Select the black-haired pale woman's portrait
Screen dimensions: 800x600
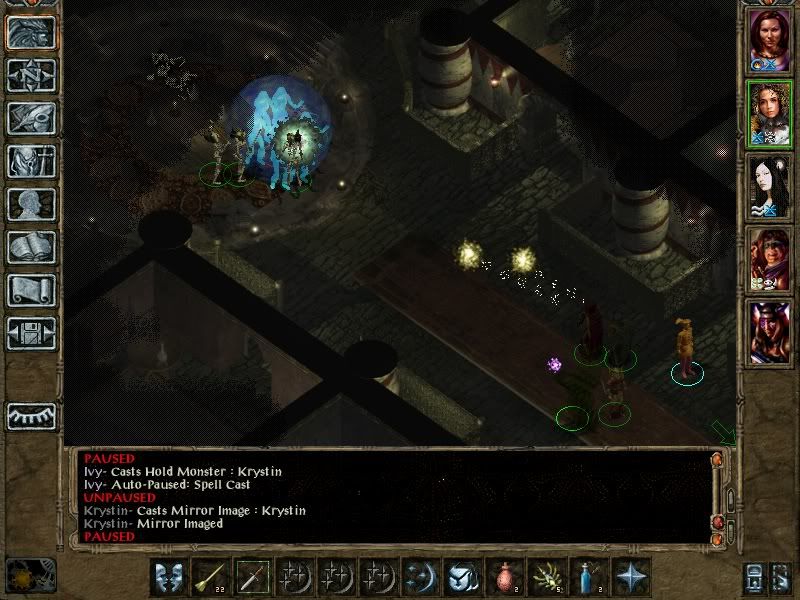770,187
